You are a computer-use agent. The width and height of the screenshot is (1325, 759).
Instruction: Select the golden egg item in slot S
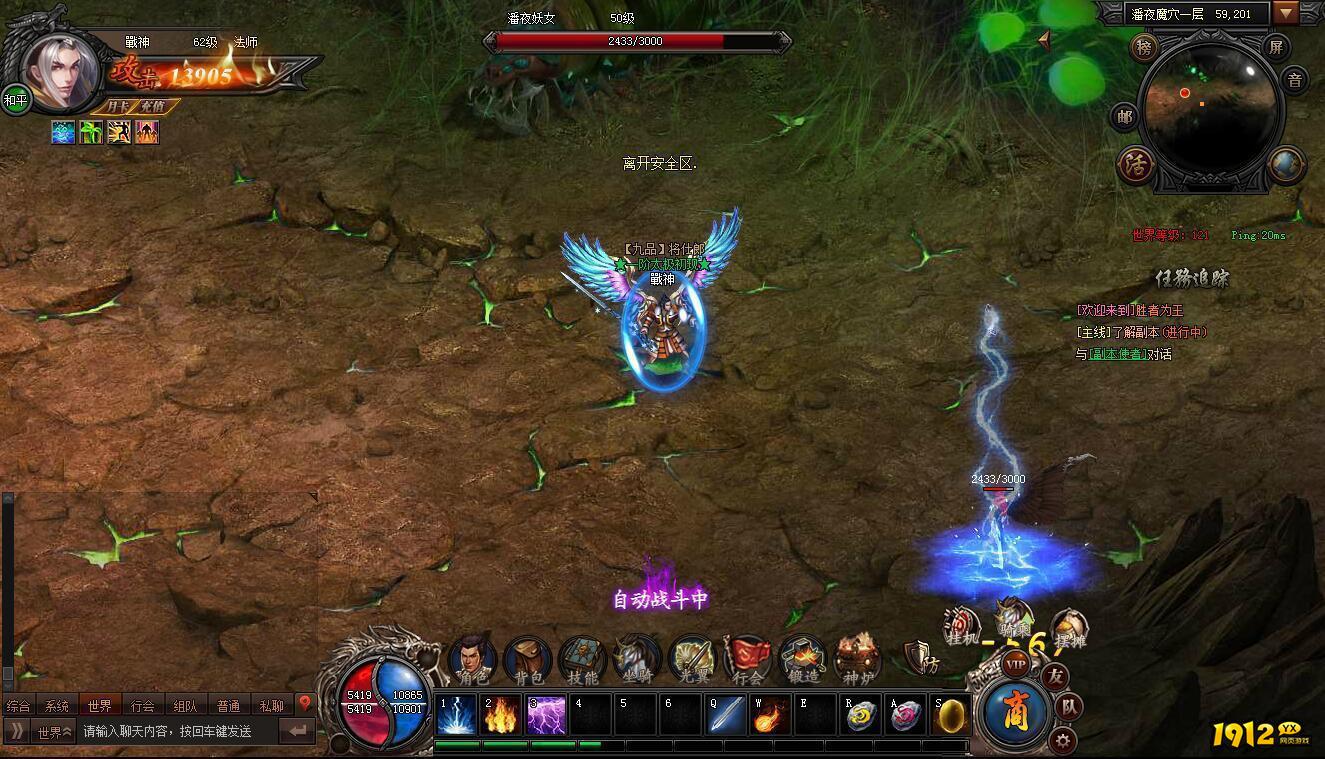pyautogui.click(x=950, y=715)
